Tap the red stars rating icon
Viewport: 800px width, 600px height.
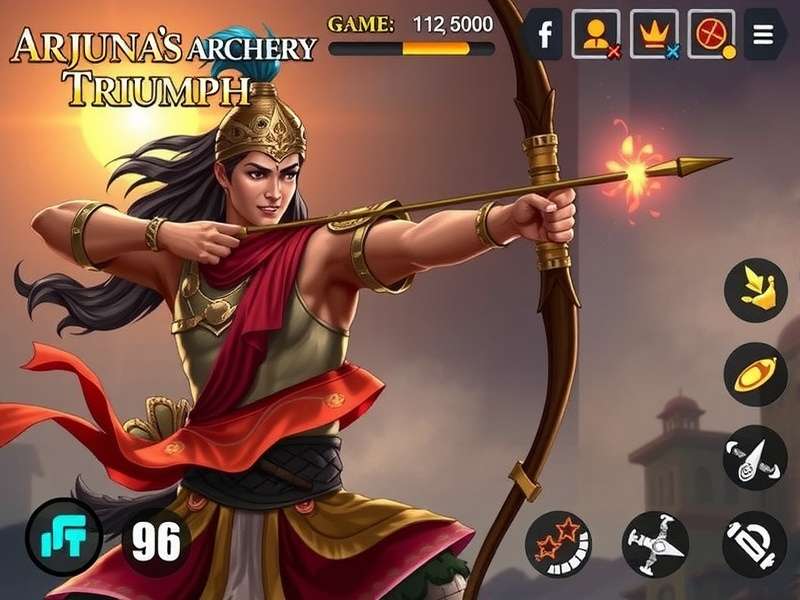(x=558, y=543)
